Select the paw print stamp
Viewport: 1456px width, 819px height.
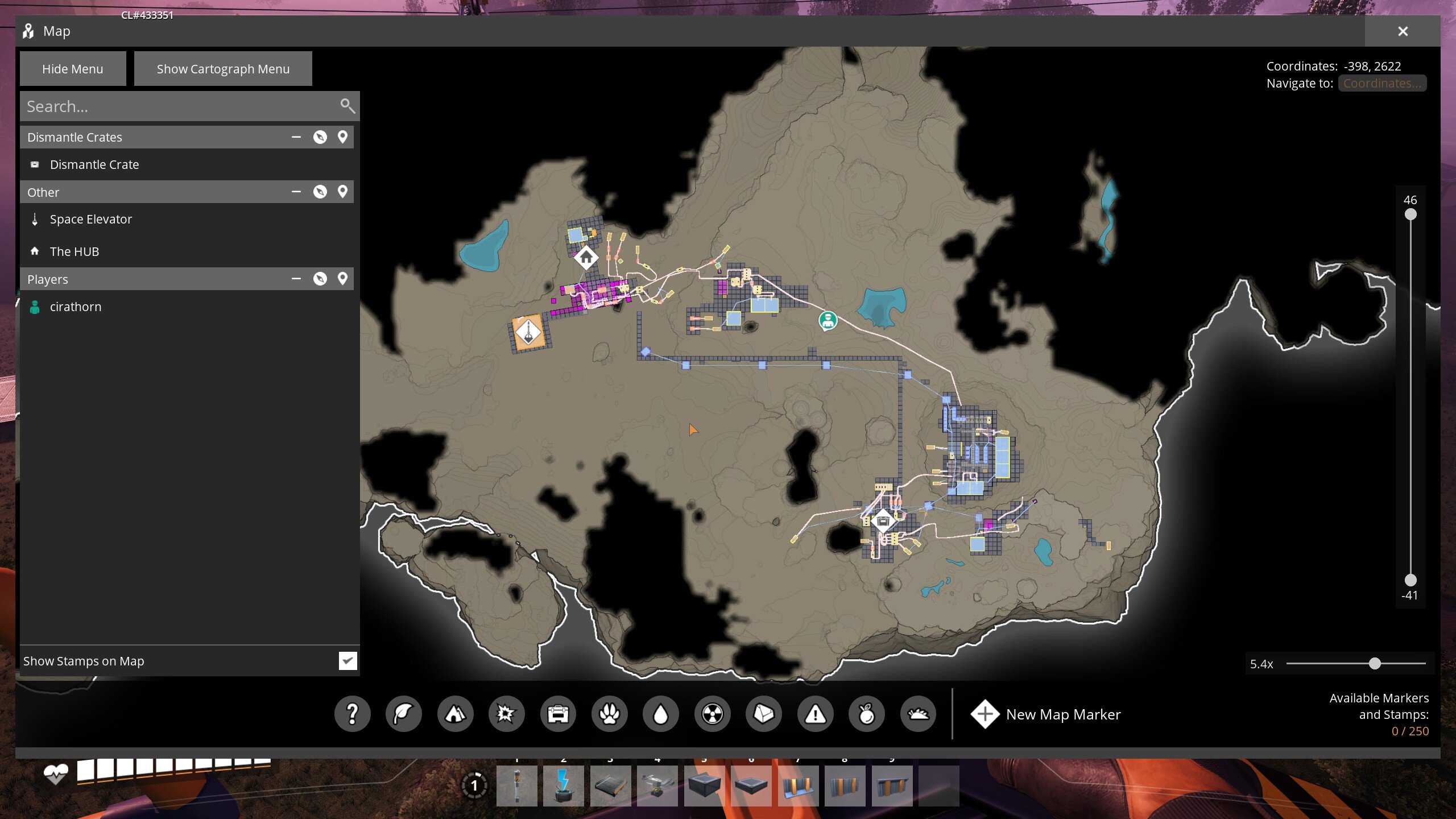pos(609,714)
